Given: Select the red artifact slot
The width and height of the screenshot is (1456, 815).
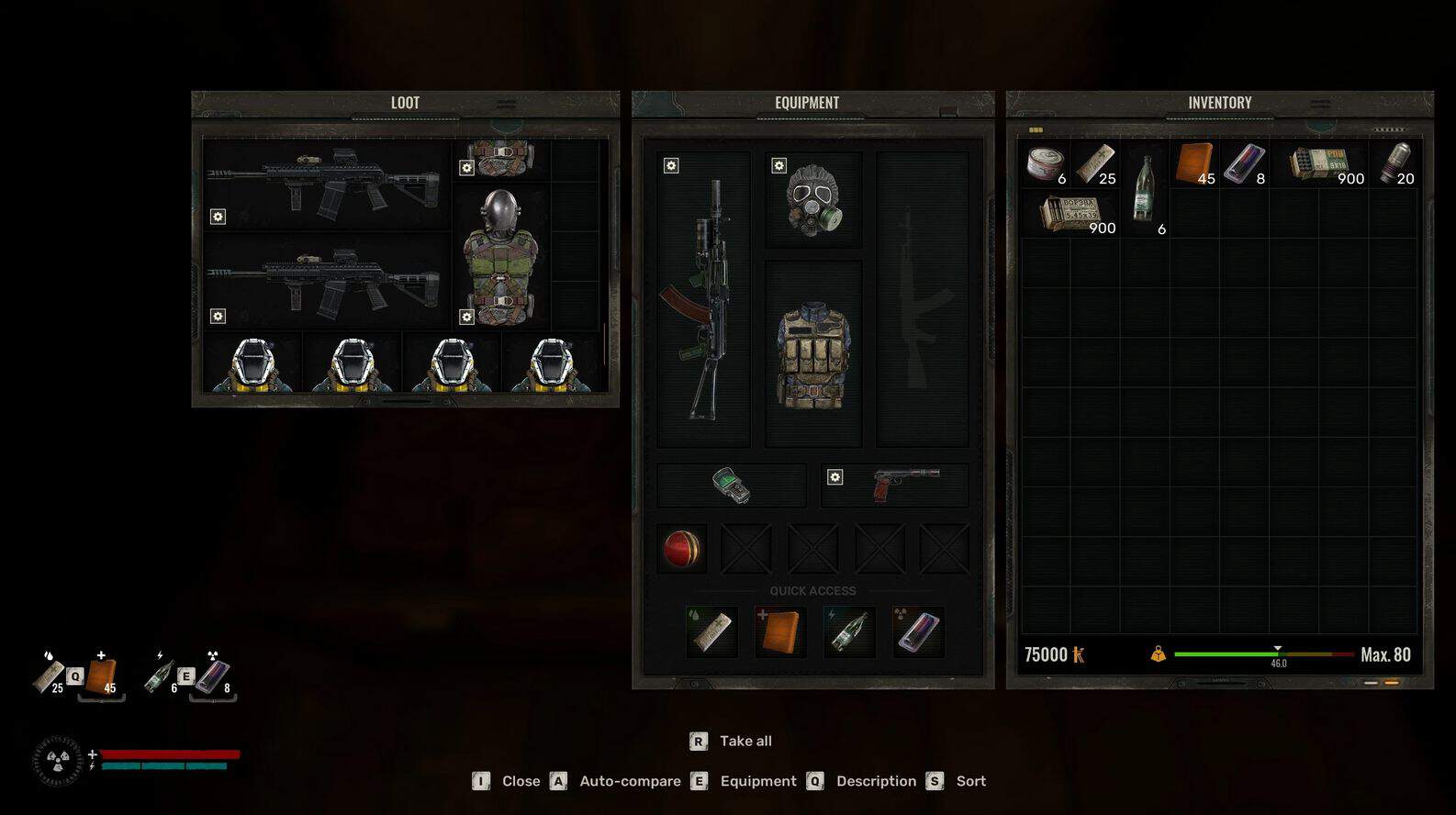Looking at the screenshot, I should [681, 549].
